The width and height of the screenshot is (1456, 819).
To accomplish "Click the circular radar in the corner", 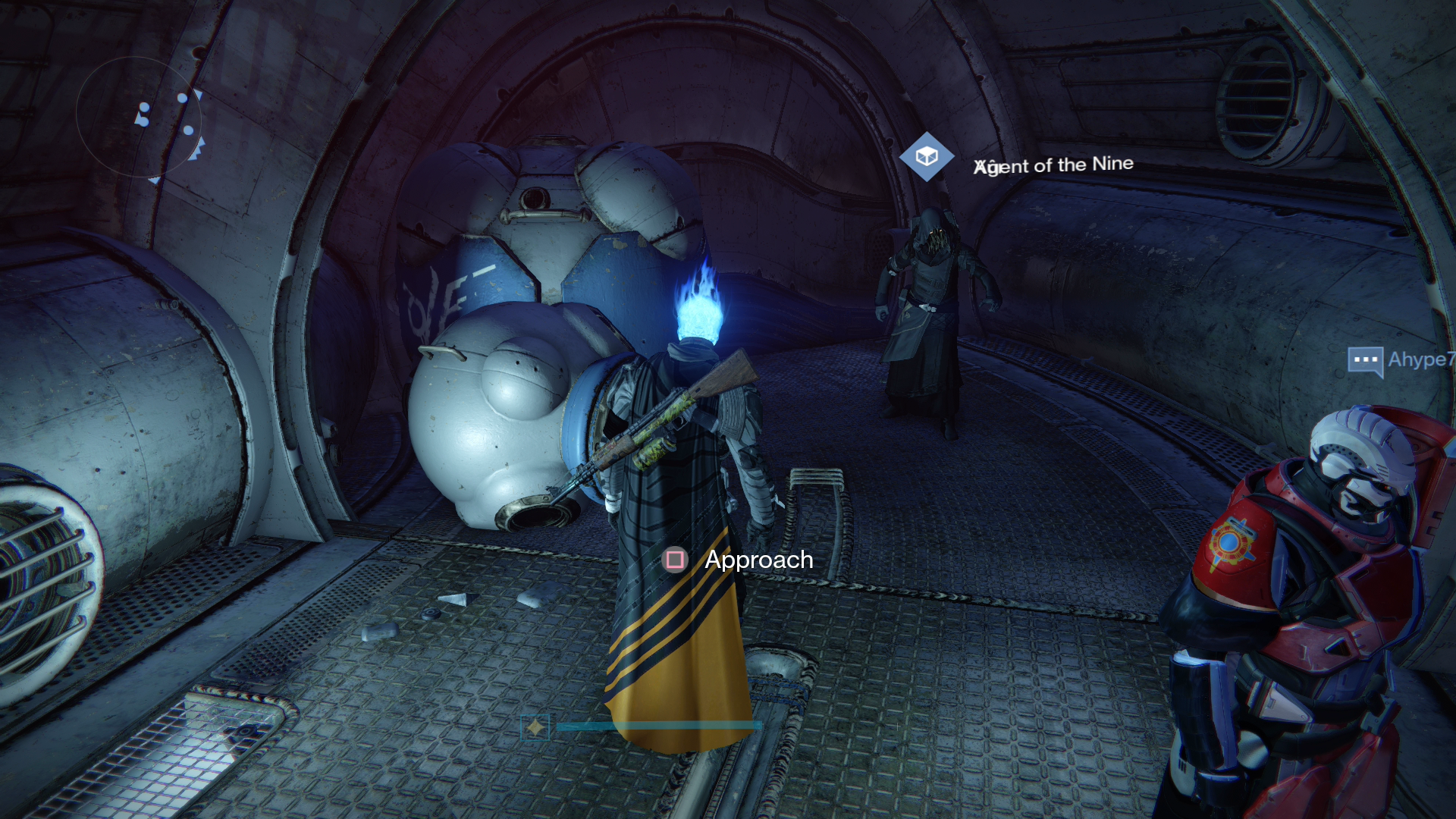I will [x=139, y=118].
